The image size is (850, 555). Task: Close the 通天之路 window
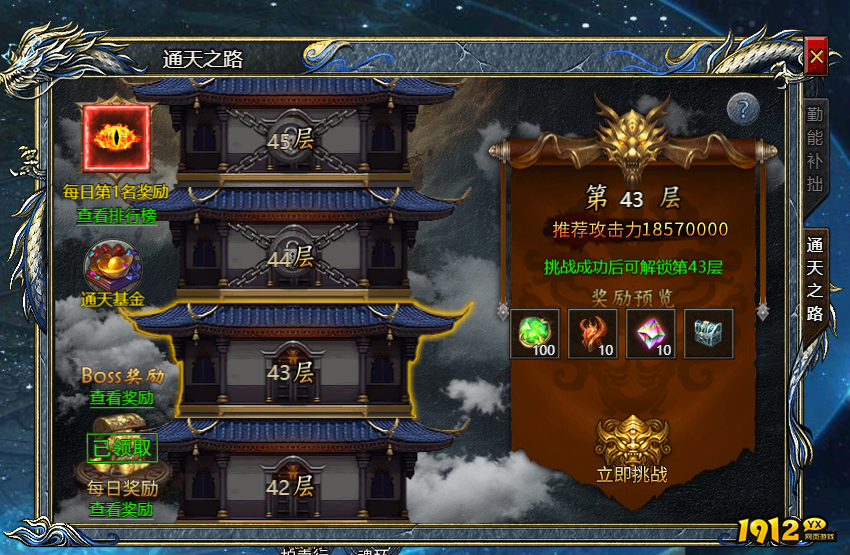(816, 58)
